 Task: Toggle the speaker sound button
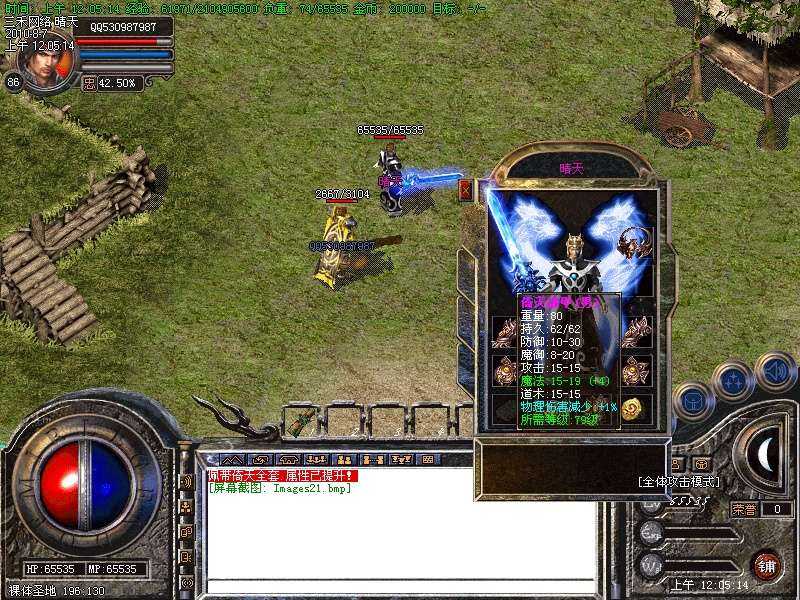(x=775, y=372)
